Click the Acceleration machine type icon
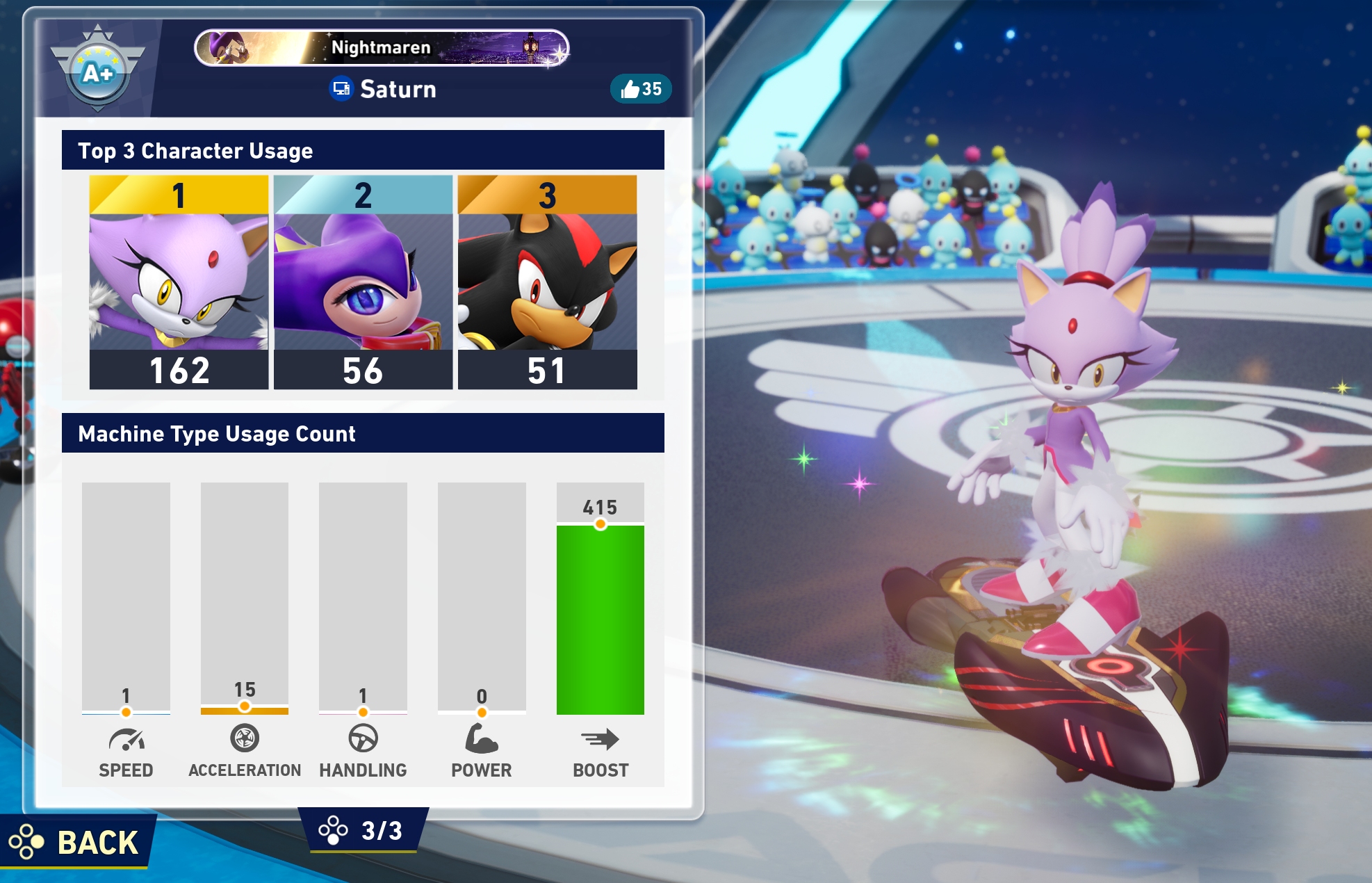Screen dimensions: 1372x883 pyautogui.click(x=245, y=738)
